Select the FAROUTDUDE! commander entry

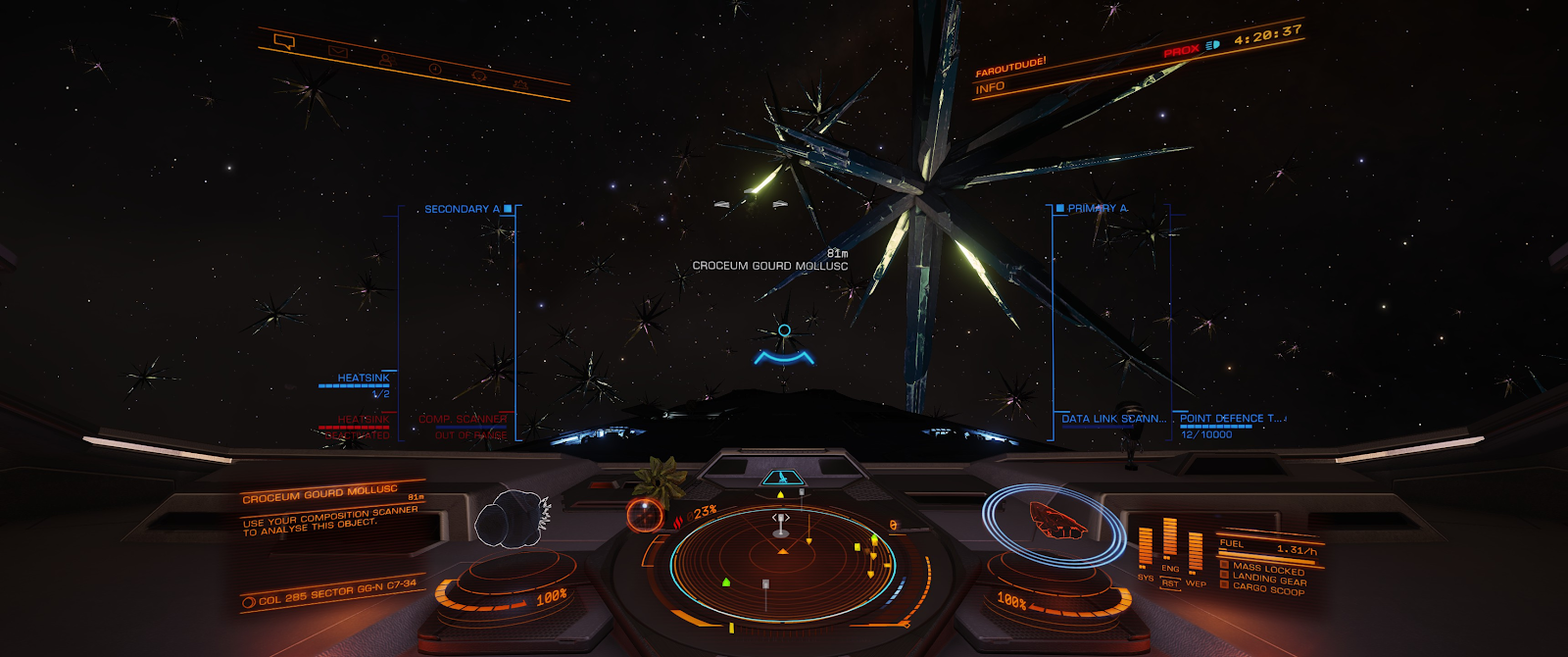(x=1010, y=67)
